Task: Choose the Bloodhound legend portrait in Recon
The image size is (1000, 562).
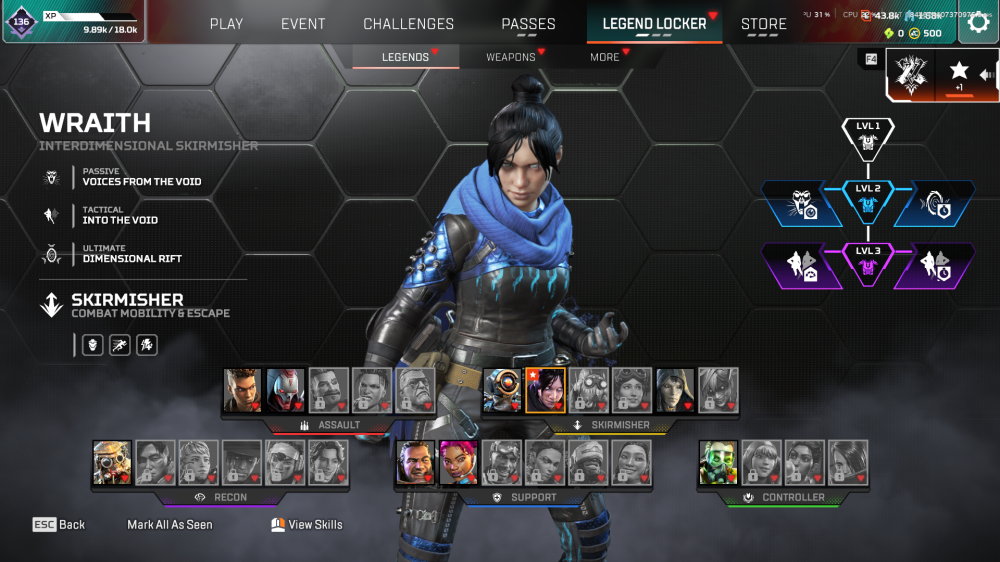Action: coord(112,462)
